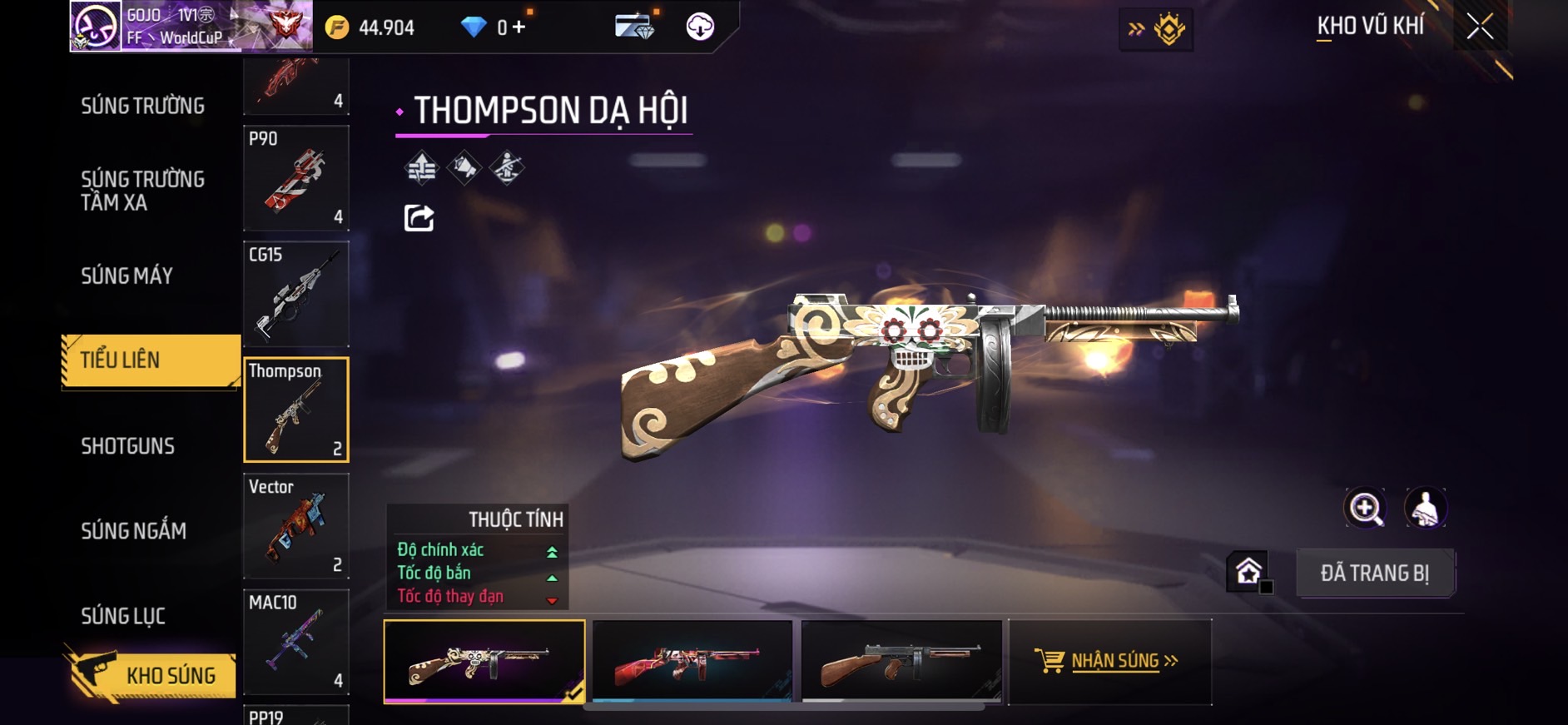Open the Súng Trường Tầm Xa category
The width and height of the screenshot is (1568, 725).
(142, 191)
